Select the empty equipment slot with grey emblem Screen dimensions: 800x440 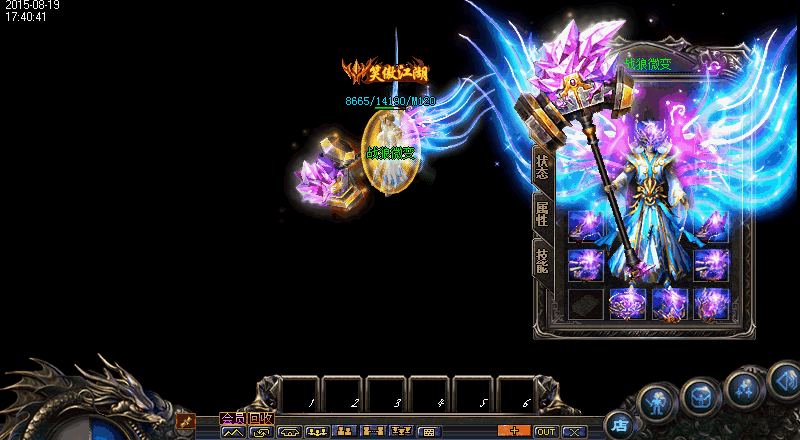click(x=585, y=304)
